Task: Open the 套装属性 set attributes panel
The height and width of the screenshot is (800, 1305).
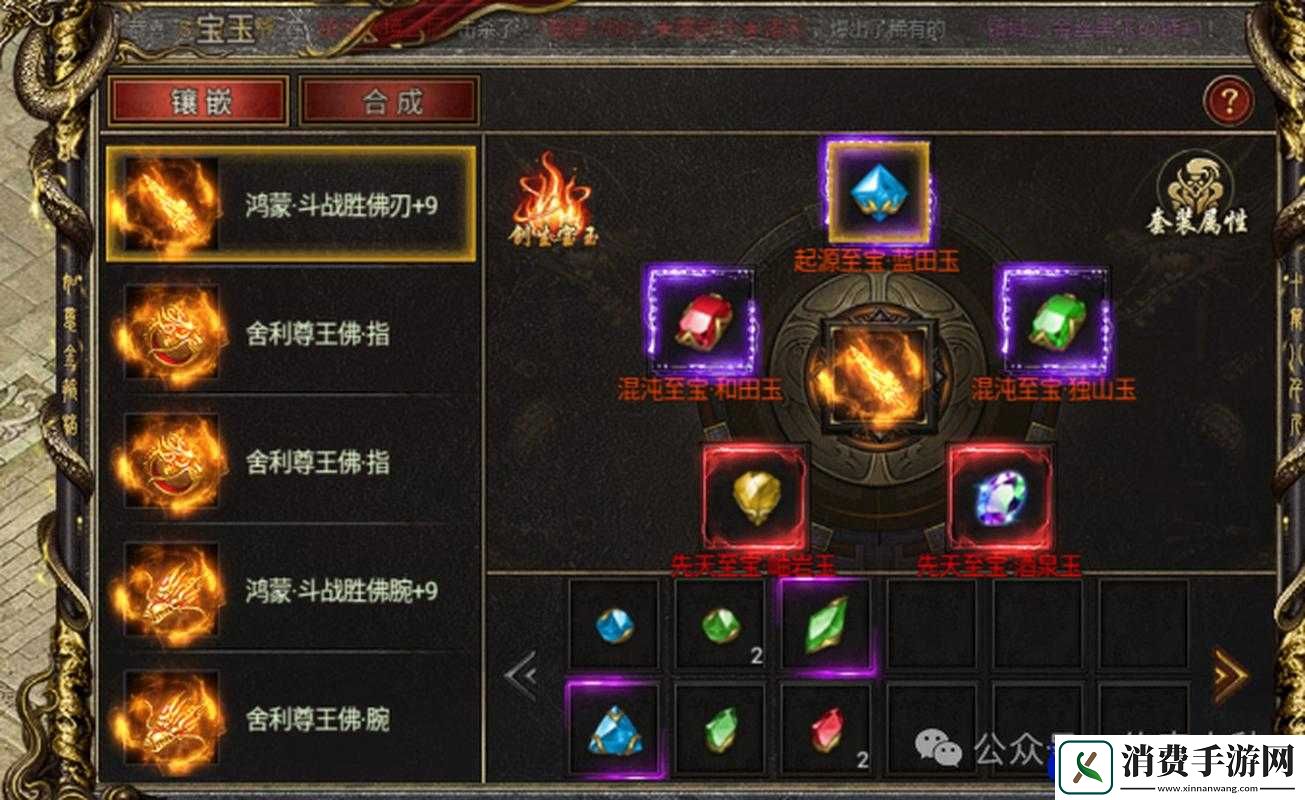Action: pos(1196,195)
